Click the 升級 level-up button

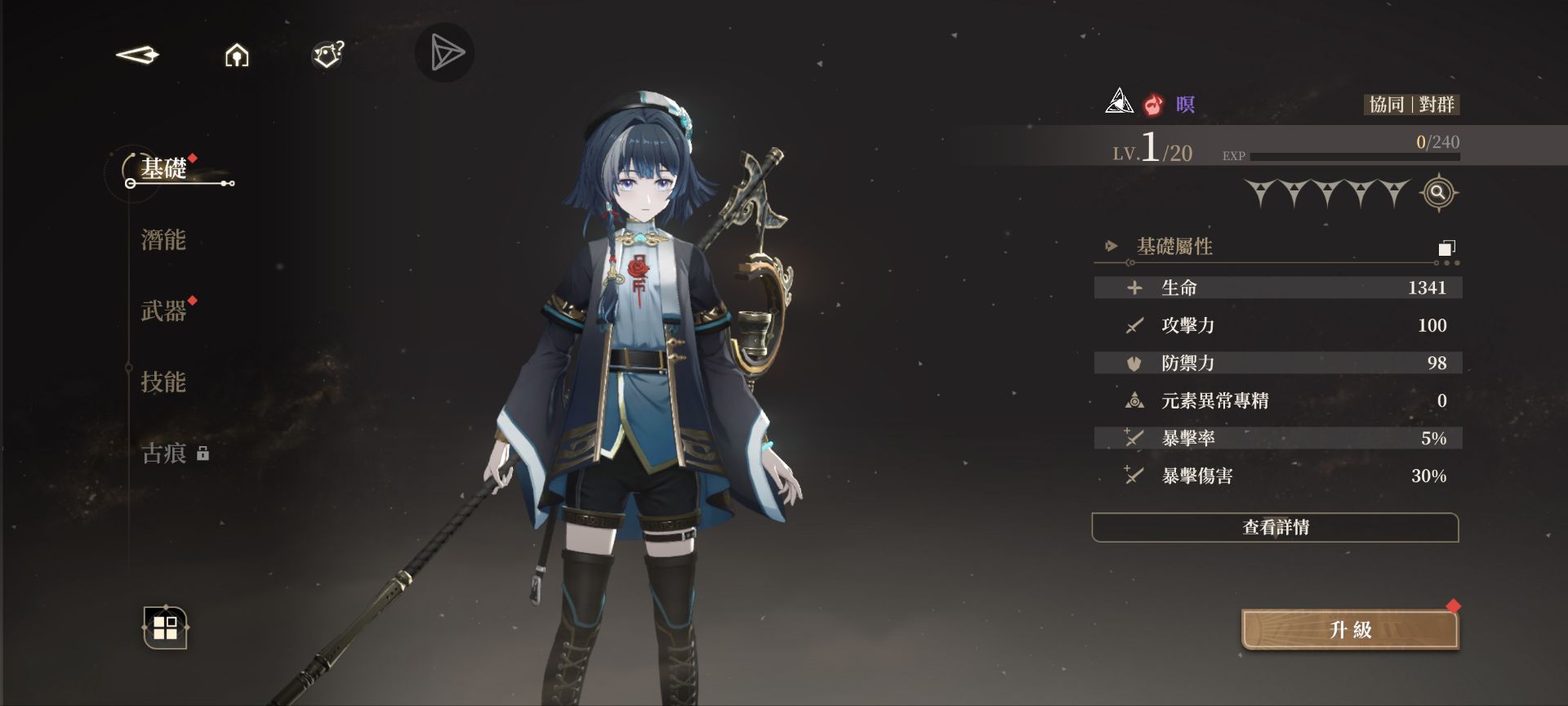[1350, 630]
